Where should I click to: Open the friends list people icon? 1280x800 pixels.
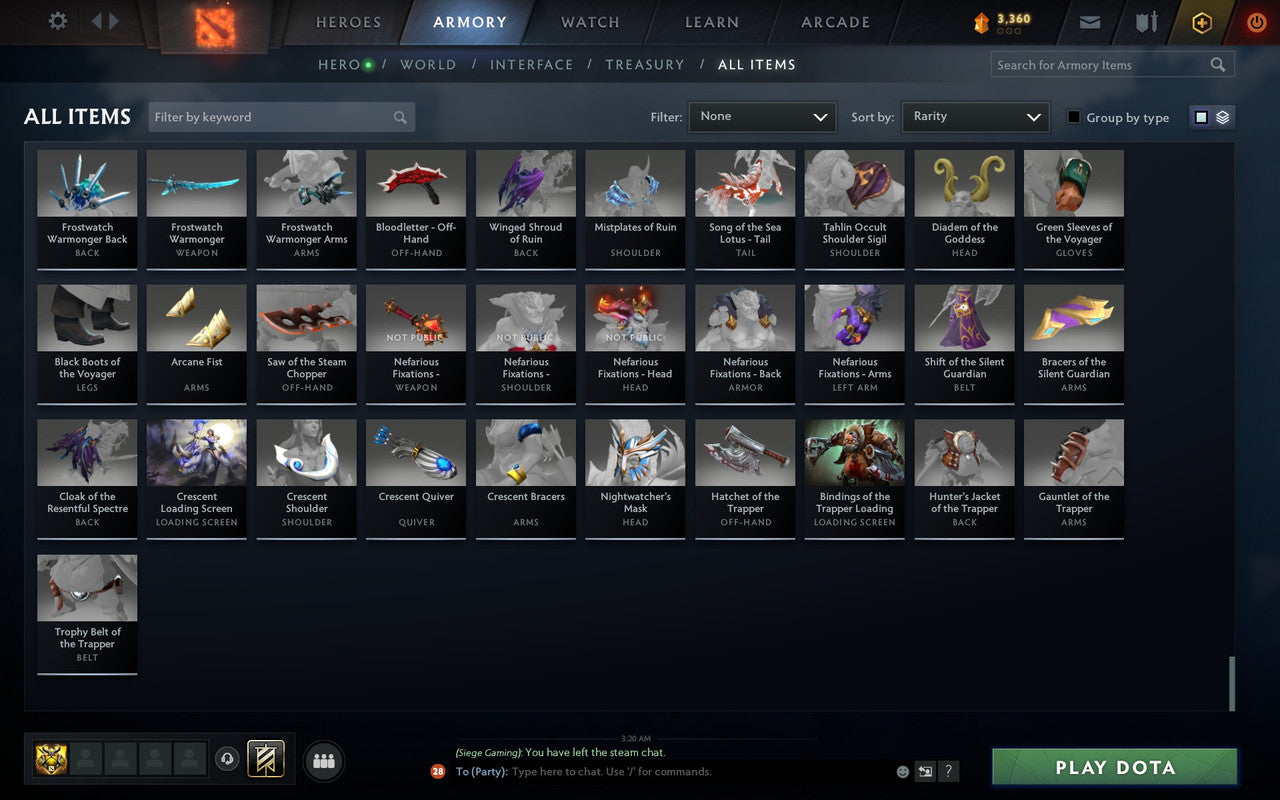[323, 760]
